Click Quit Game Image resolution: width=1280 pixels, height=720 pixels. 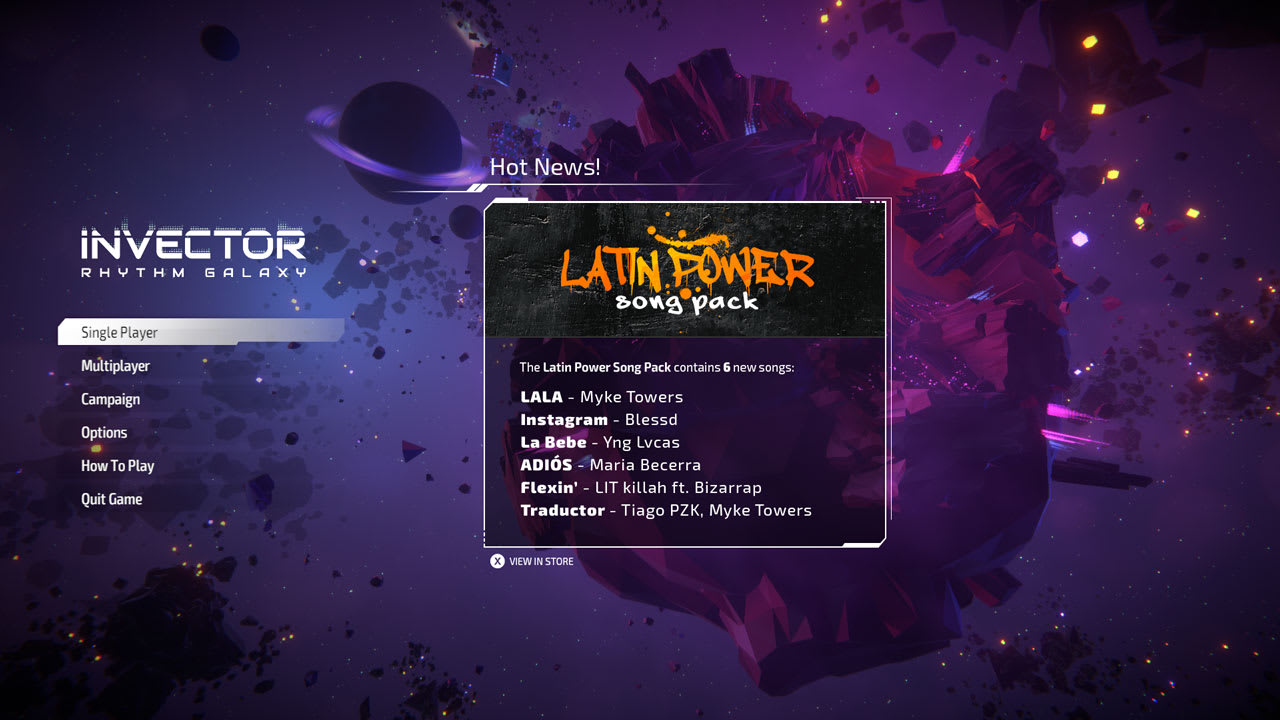click(111, 499)
